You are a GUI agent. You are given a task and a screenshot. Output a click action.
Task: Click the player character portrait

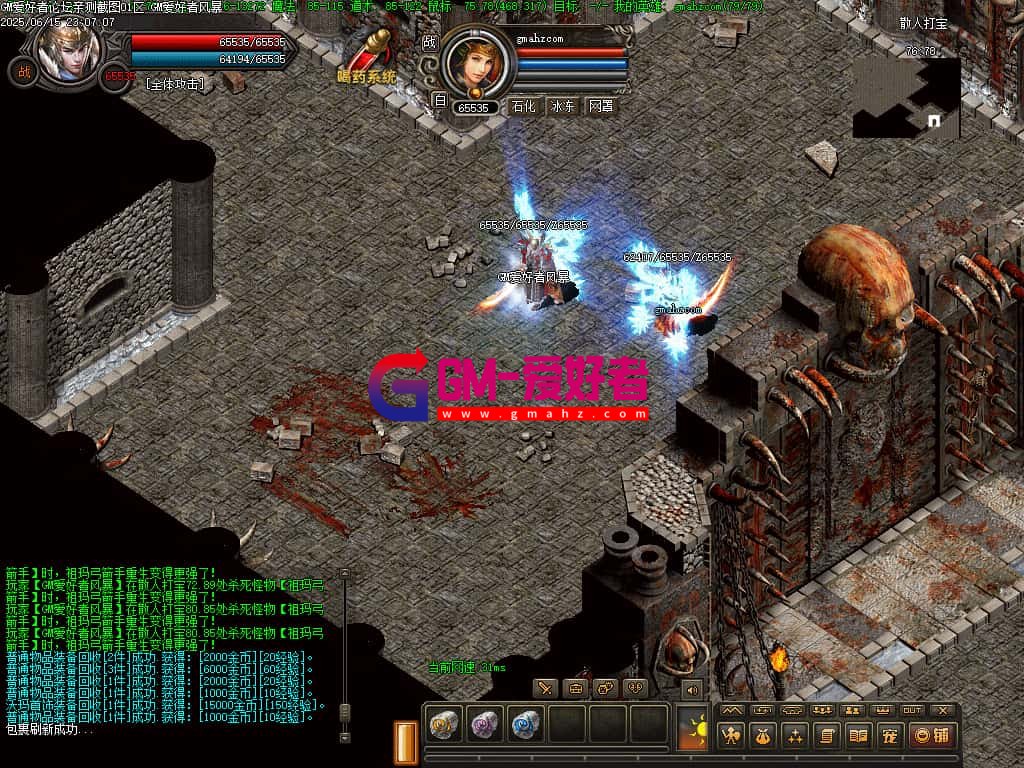tap(68, 45)
